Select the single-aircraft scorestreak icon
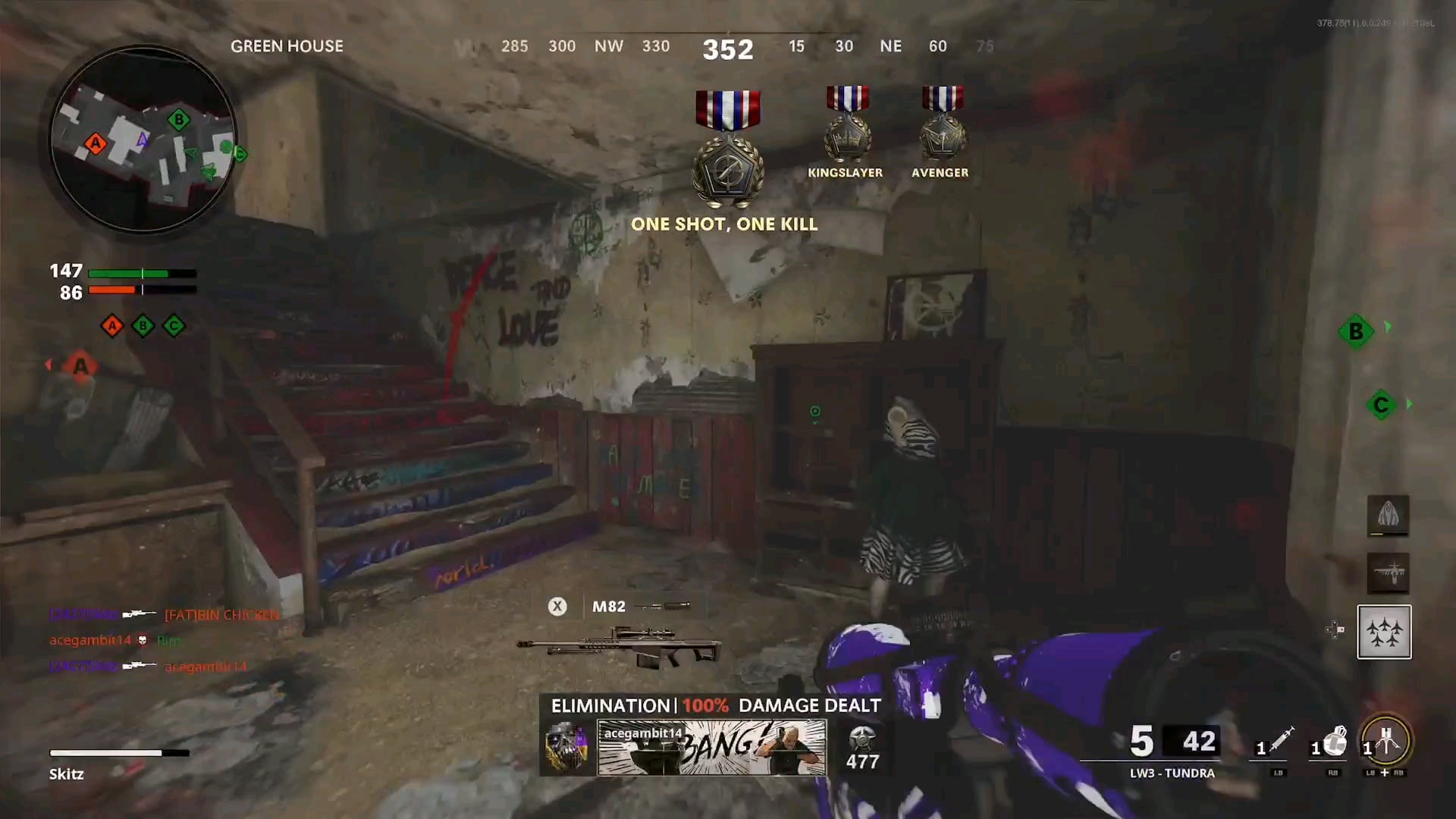 tap(1388, 573)
